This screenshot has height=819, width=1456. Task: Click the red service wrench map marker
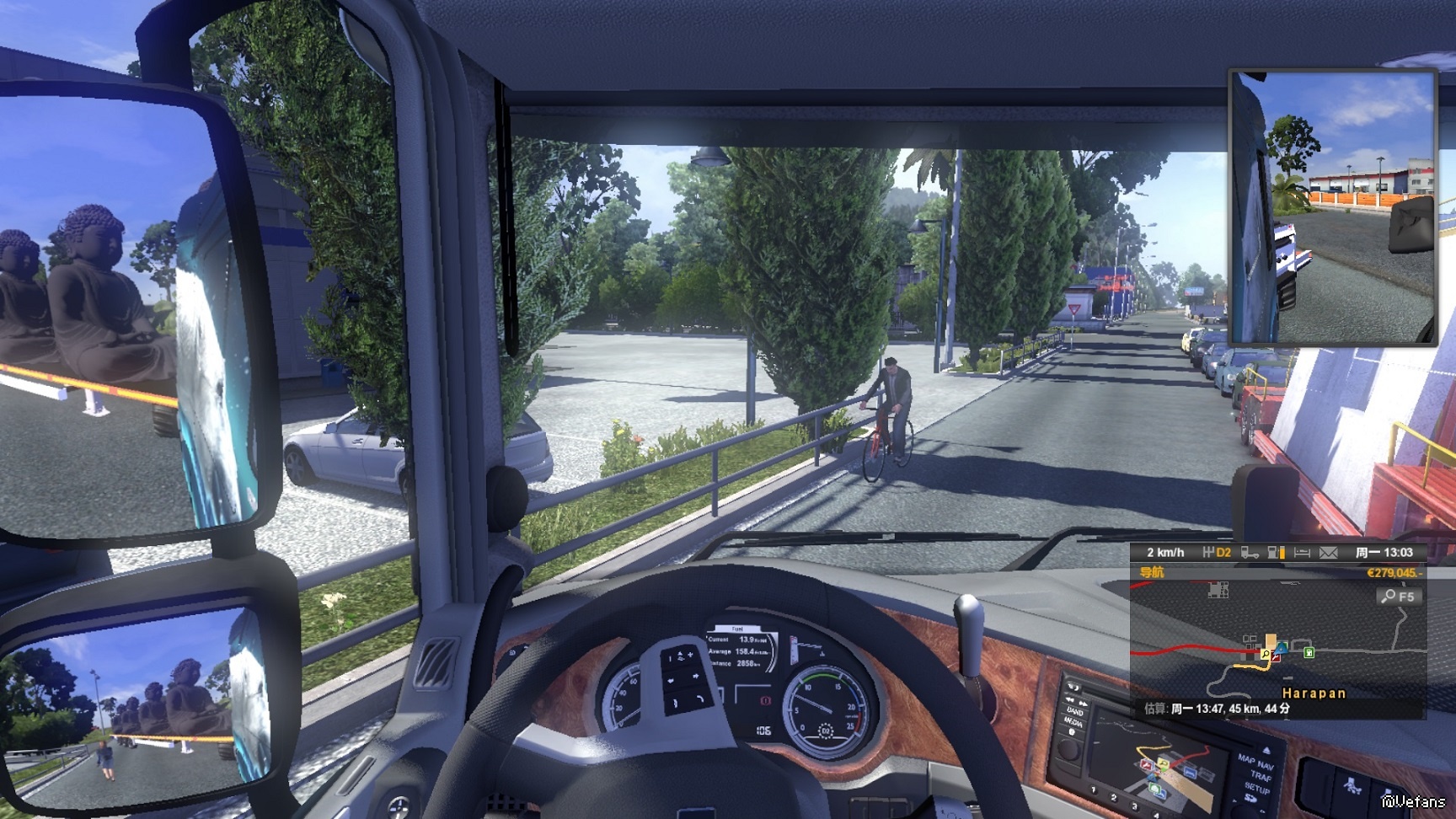tap(1276, 658)
